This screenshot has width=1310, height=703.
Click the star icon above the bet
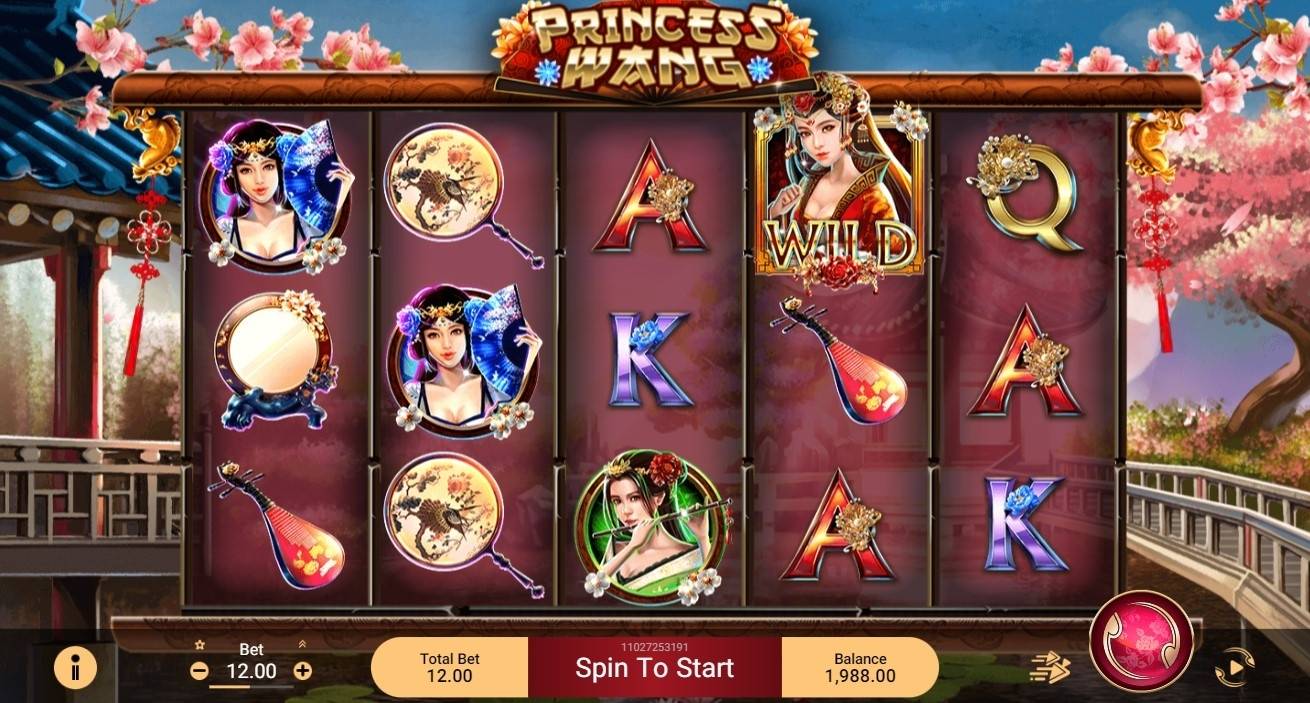200,646
